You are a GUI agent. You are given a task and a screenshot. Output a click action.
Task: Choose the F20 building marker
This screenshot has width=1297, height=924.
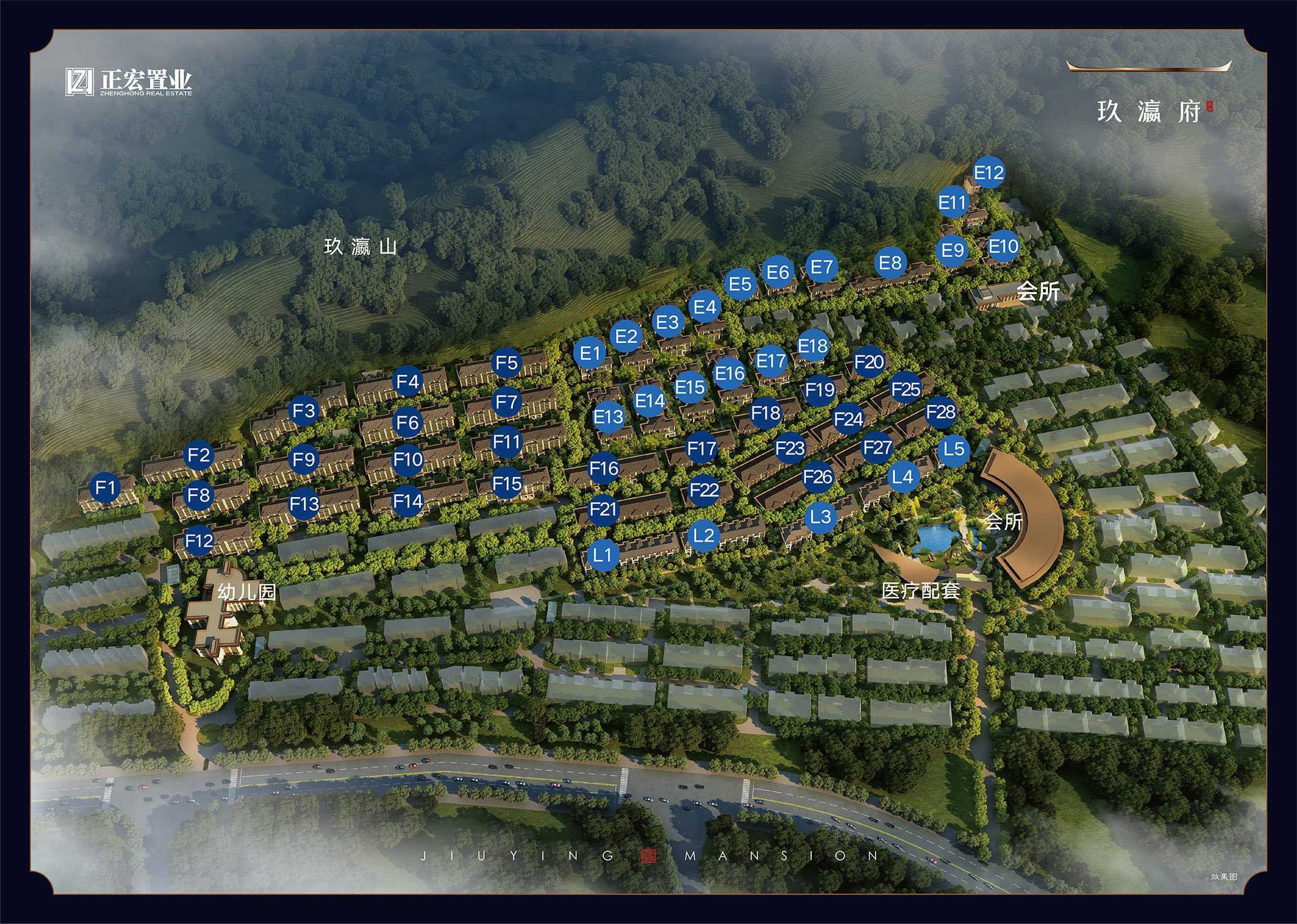[x=869, y=362]
